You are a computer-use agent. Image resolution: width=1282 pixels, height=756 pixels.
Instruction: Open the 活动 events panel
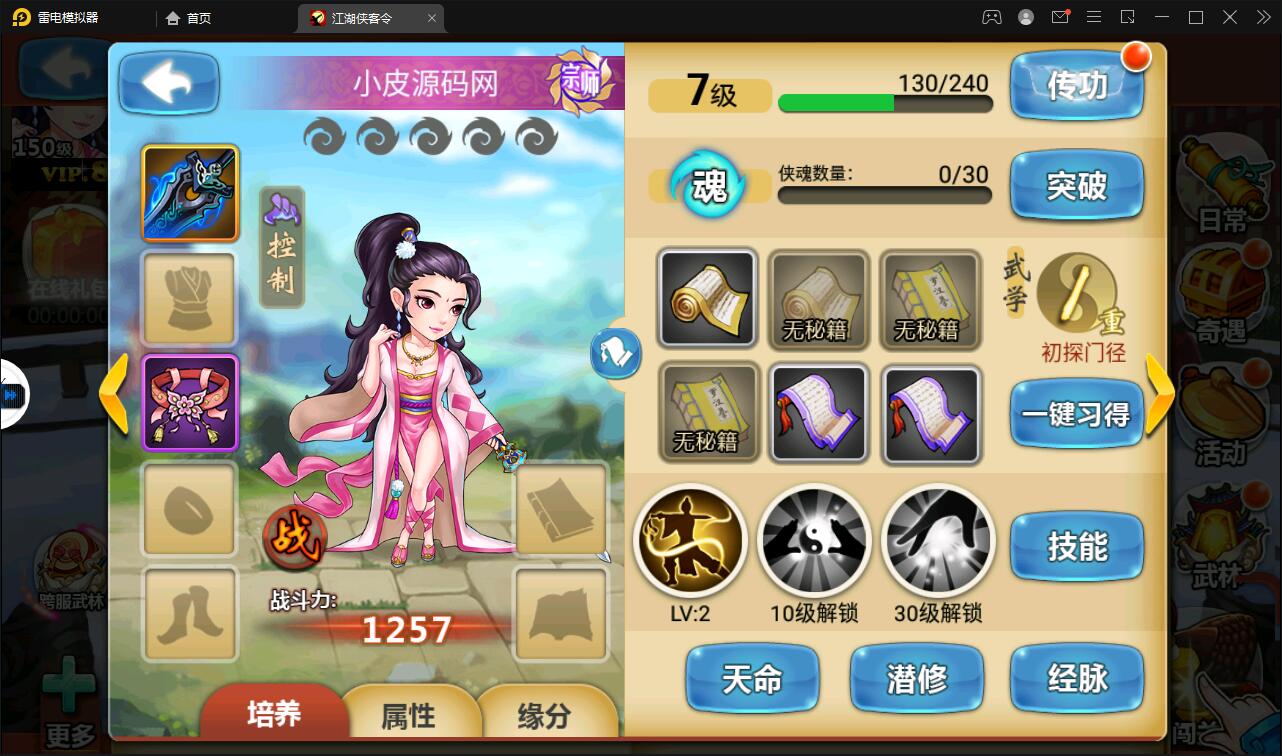1224,423
